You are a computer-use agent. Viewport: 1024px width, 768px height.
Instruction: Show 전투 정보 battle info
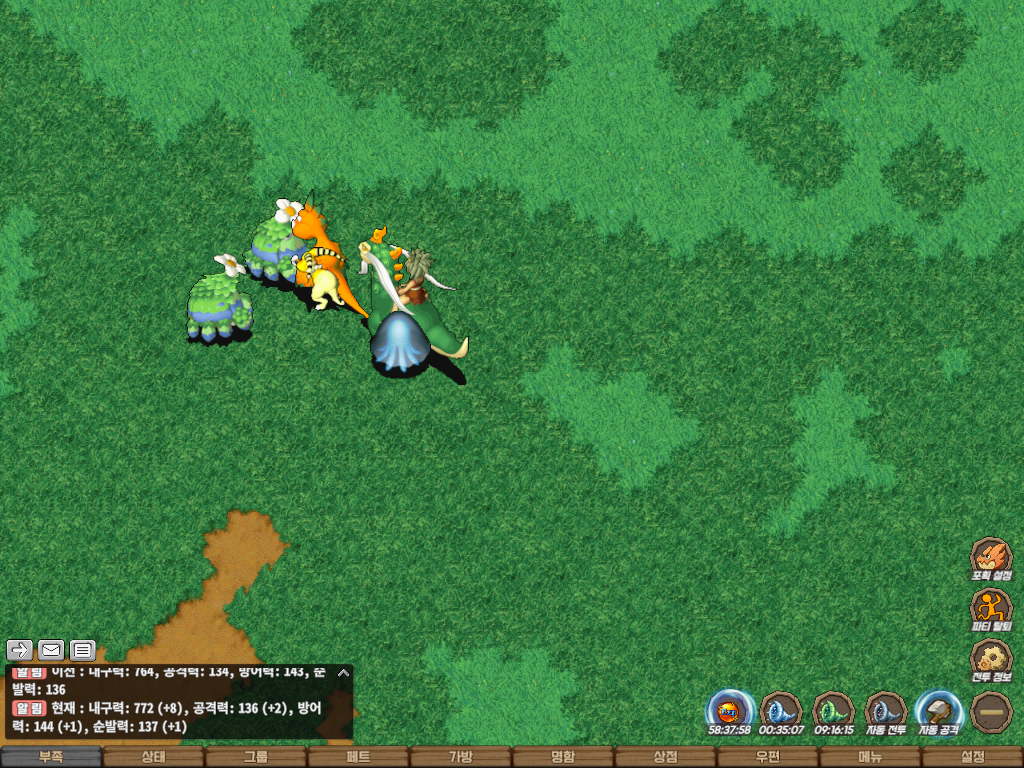pos(991,659)
